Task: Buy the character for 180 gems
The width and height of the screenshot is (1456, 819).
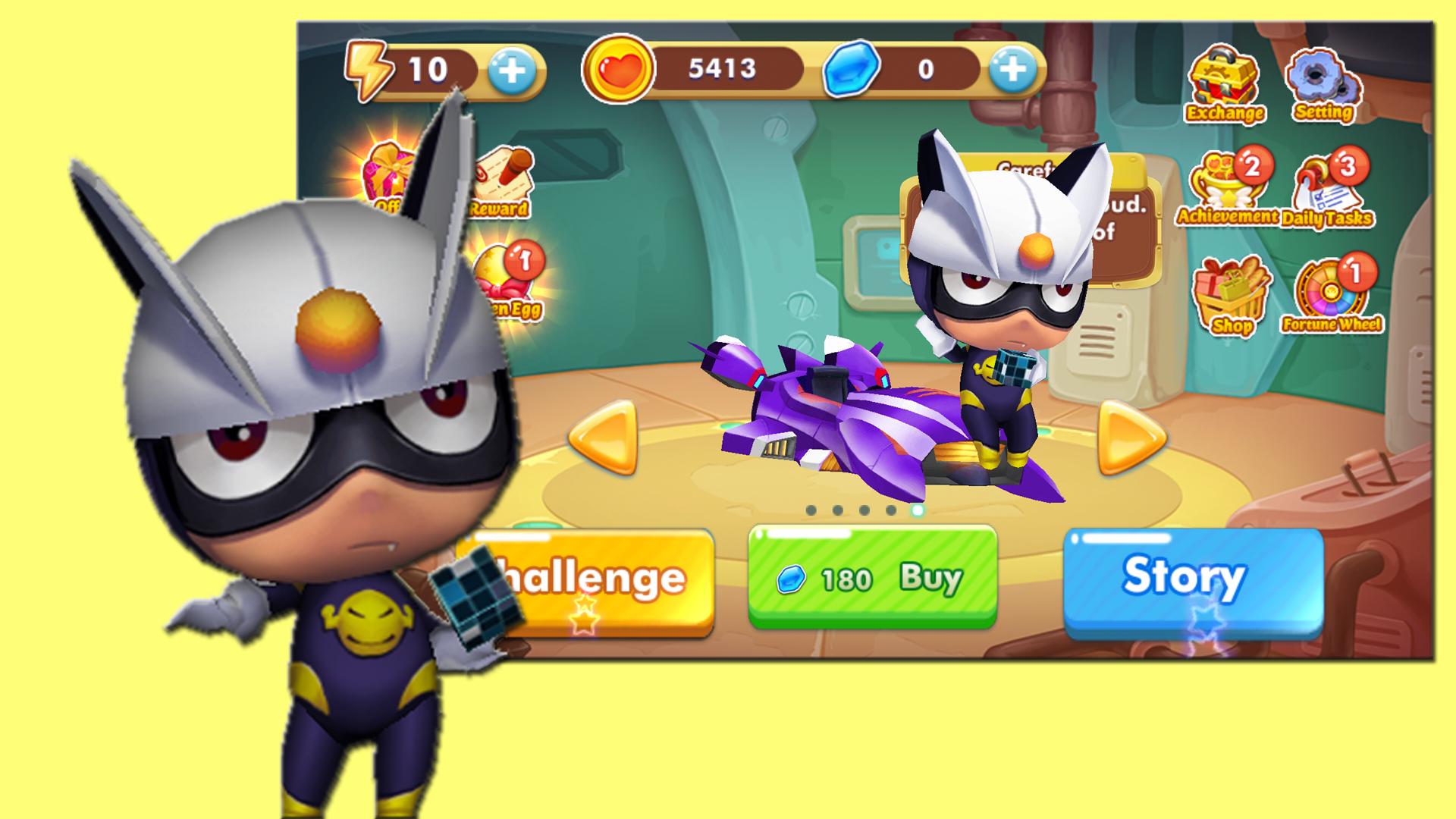Action: [872, 578]
